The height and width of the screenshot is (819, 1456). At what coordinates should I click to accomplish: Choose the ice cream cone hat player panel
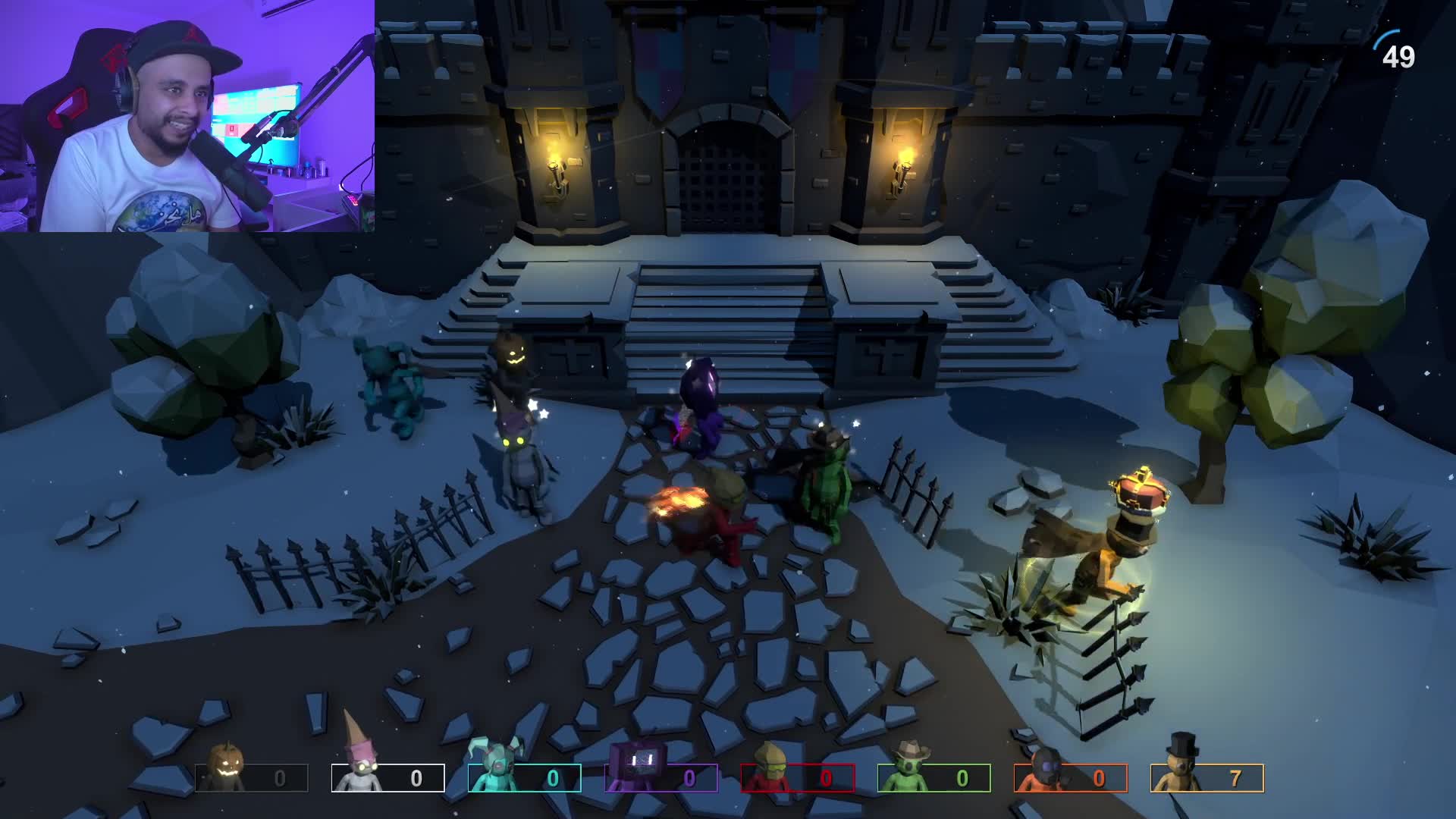pos(388,777)
